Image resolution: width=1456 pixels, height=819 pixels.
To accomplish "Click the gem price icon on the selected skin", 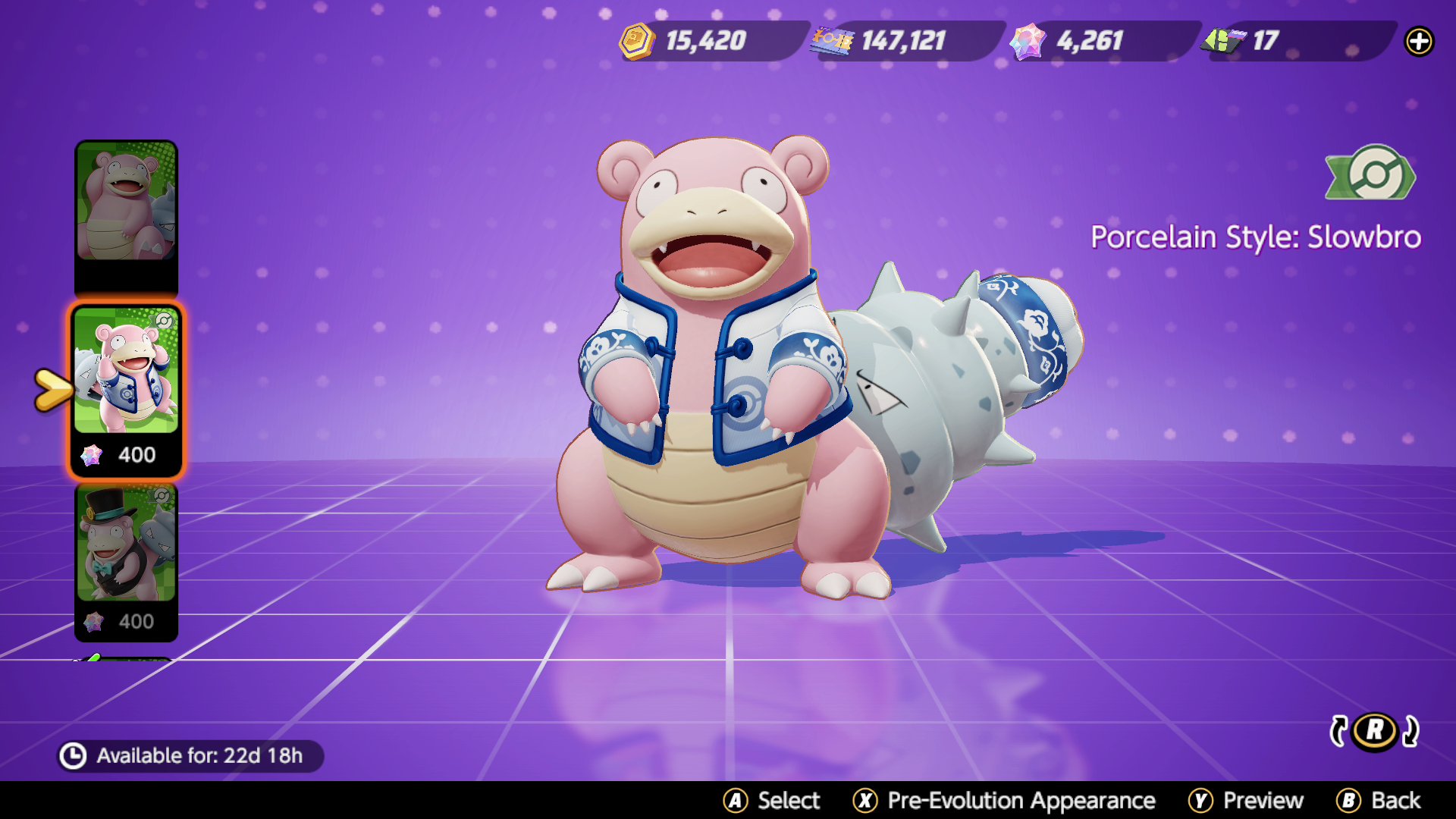I will click(x=93, y=454).
